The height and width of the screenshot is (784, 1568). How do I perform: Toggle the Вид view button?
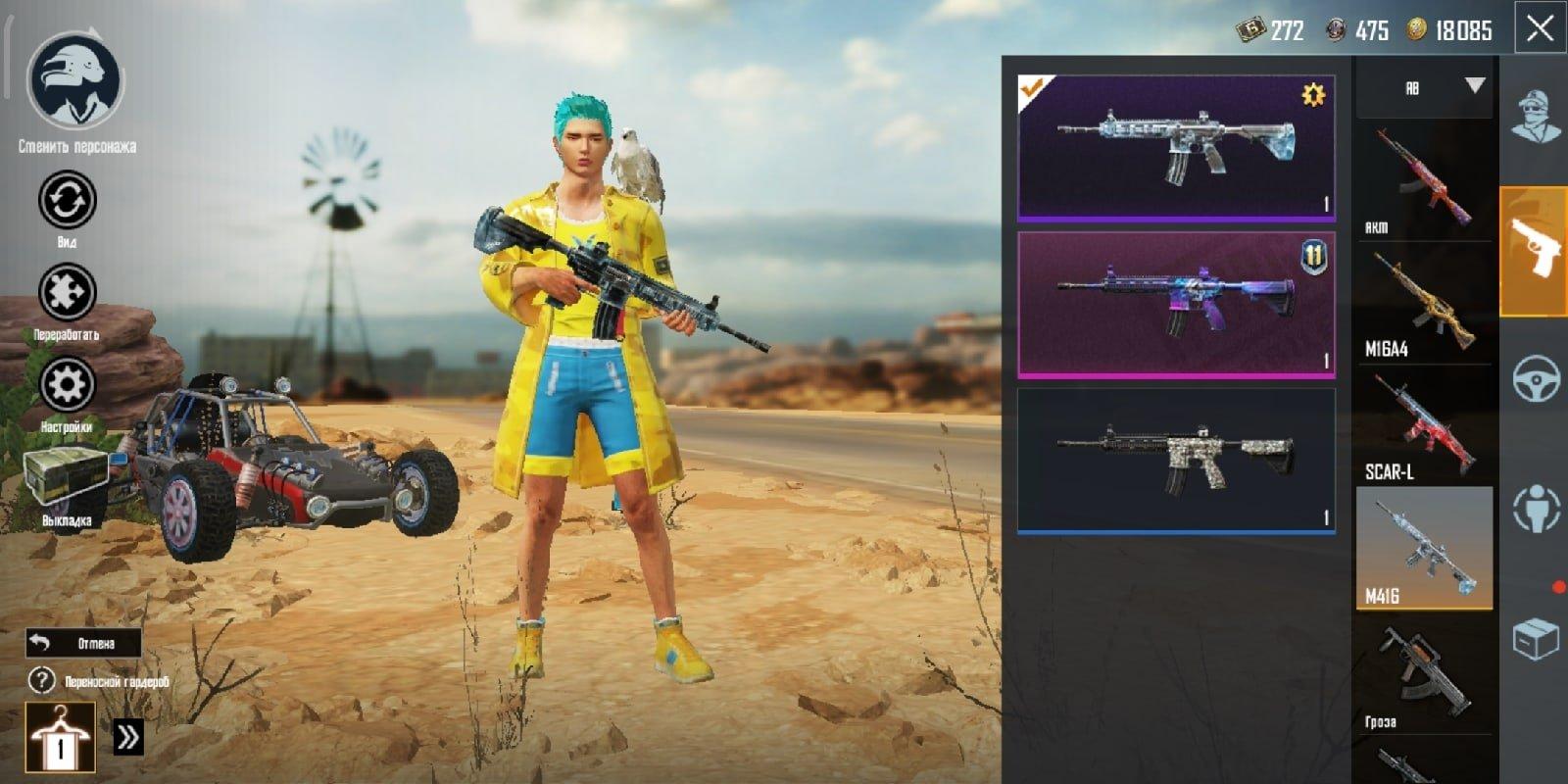point(67,201)
